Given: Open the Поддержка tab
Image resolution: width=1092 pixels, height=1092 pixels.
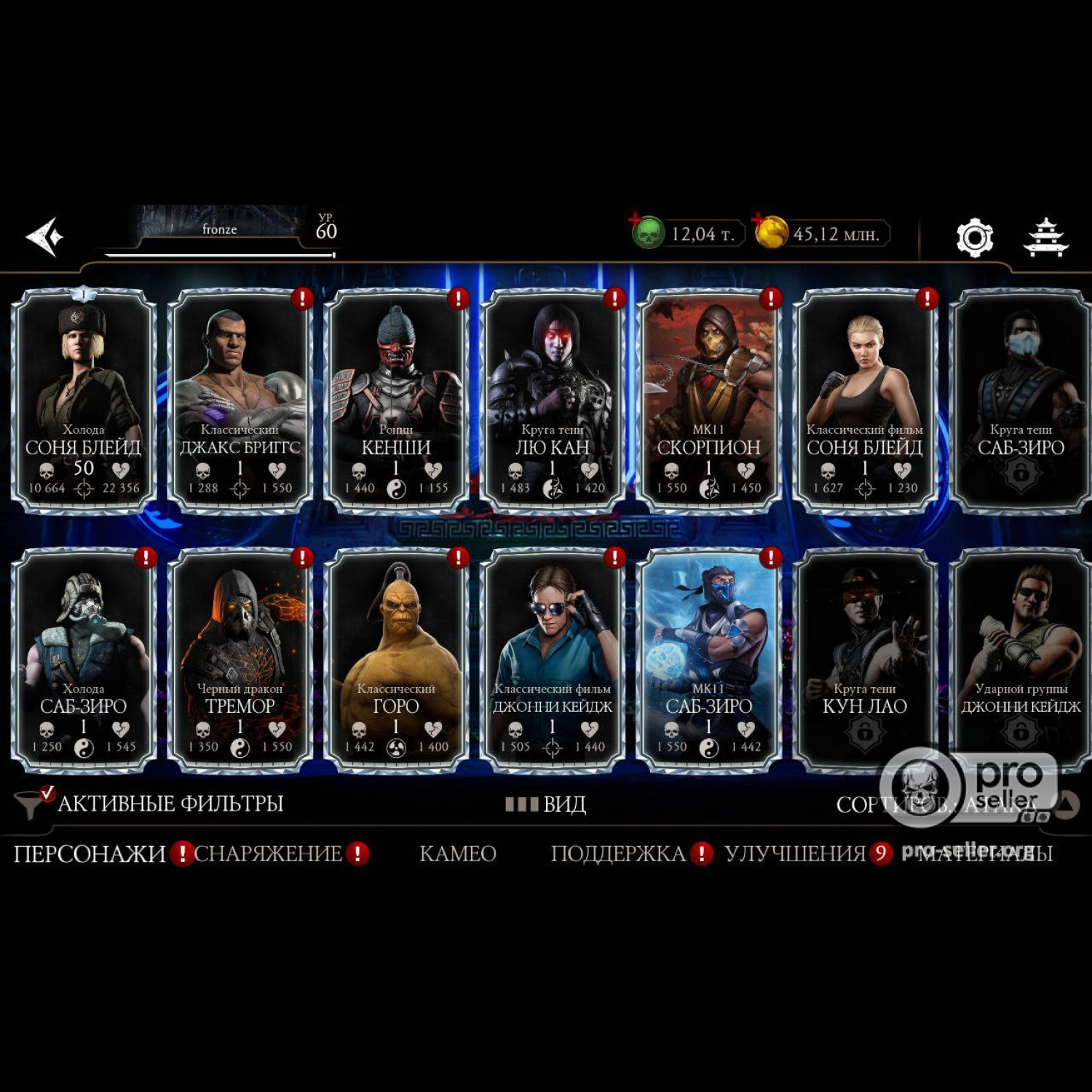Looking at the screenshot, I should (618, 853).
